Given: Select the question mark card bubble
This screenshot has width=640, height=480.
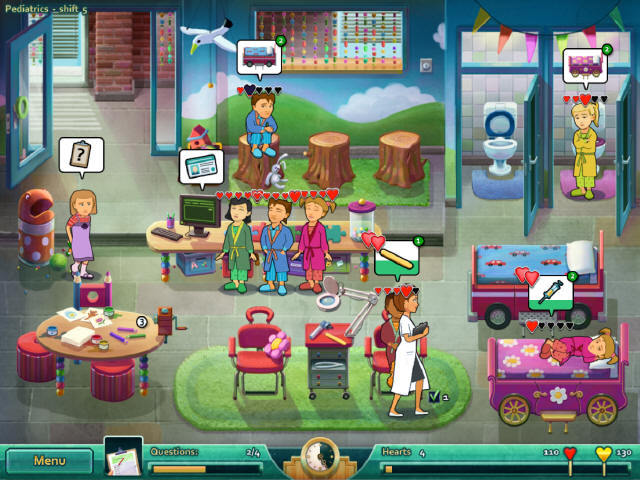Looking at the screenshot, I should point(80,154).
